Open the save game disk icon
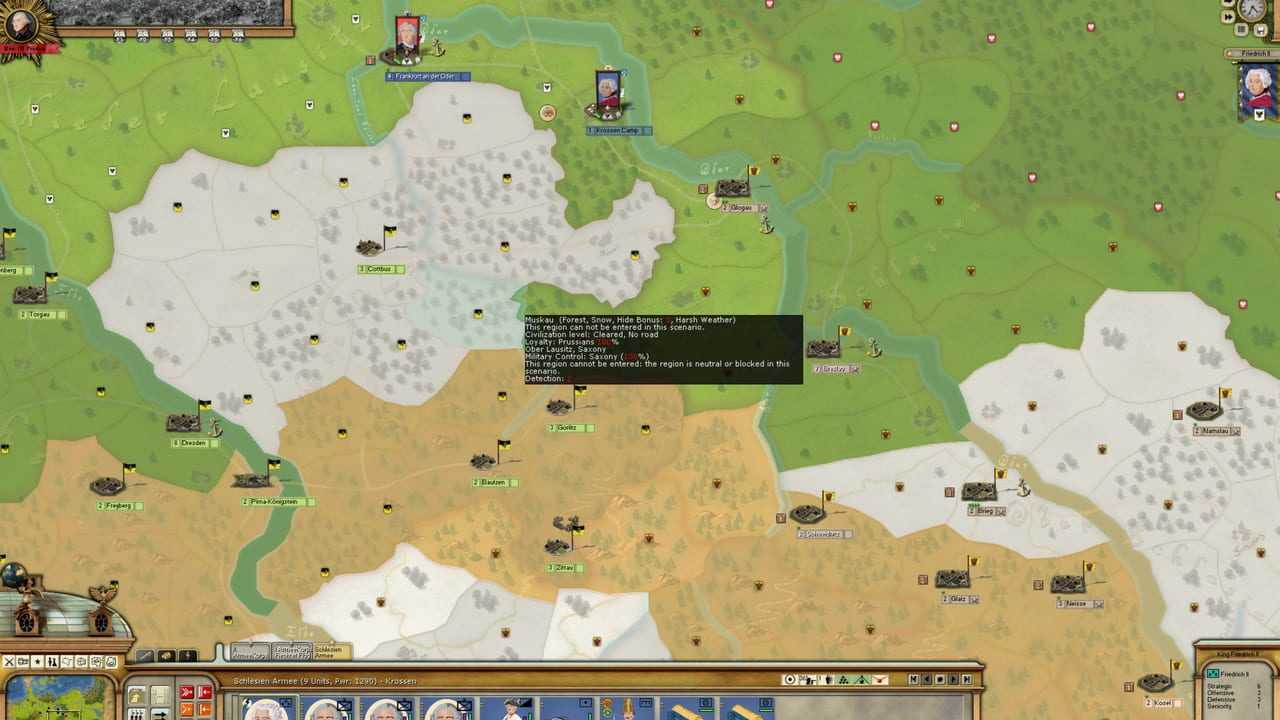The width and height of the screenshot is (1280, 720). pyautogui.click(x=1260, y=30)
